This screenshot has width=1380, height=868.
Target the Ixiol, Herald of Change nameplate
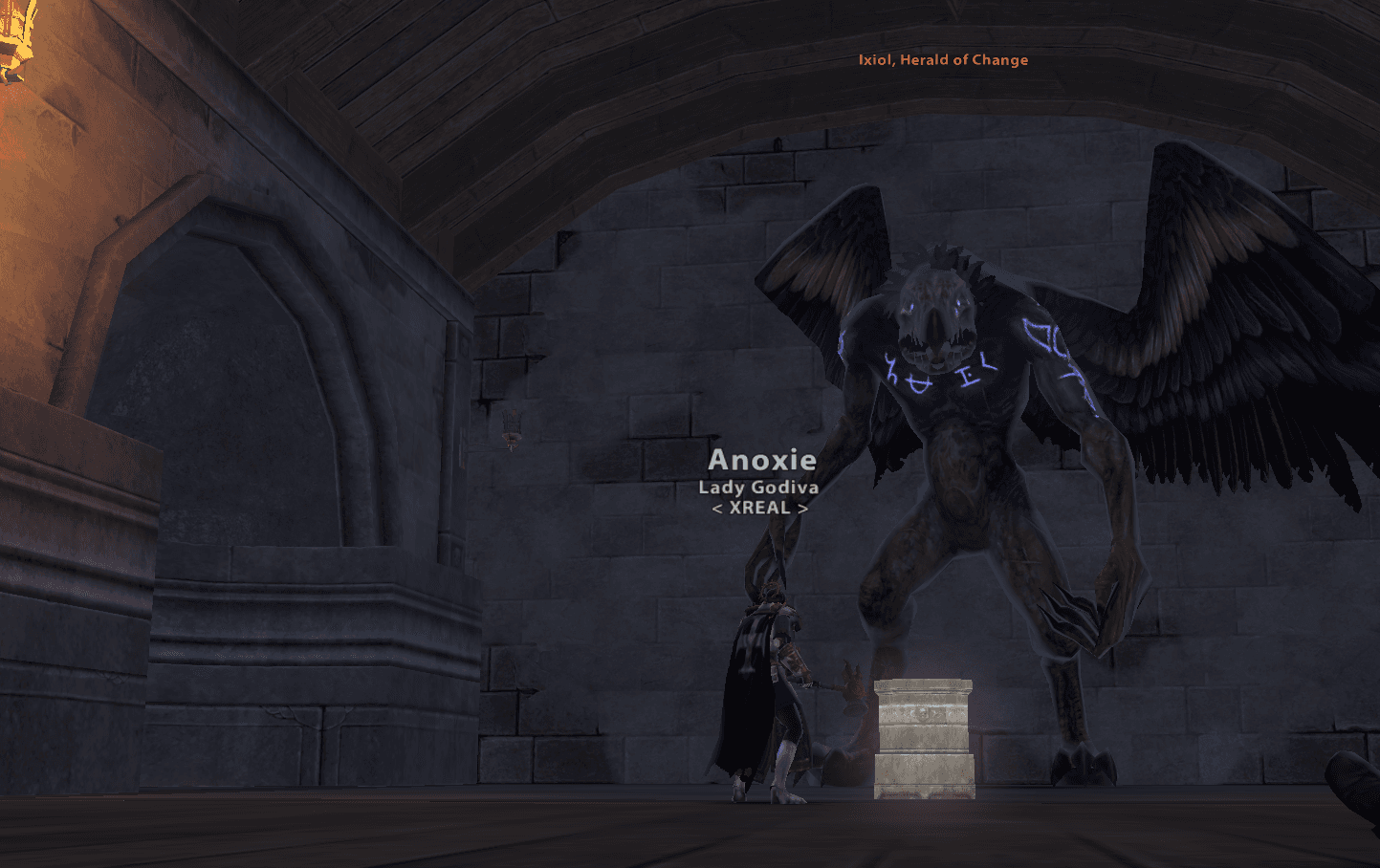point(943,60)
